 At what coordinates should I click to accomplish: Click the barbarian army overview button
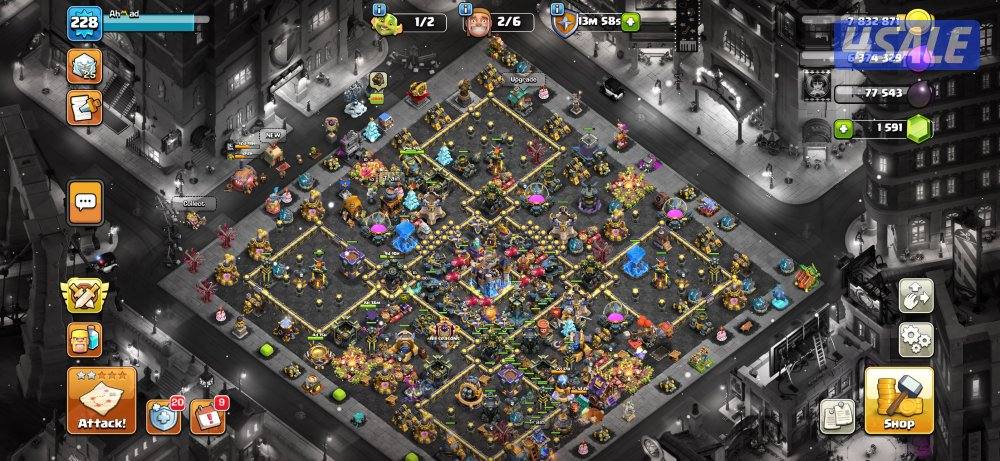(84, 339)
